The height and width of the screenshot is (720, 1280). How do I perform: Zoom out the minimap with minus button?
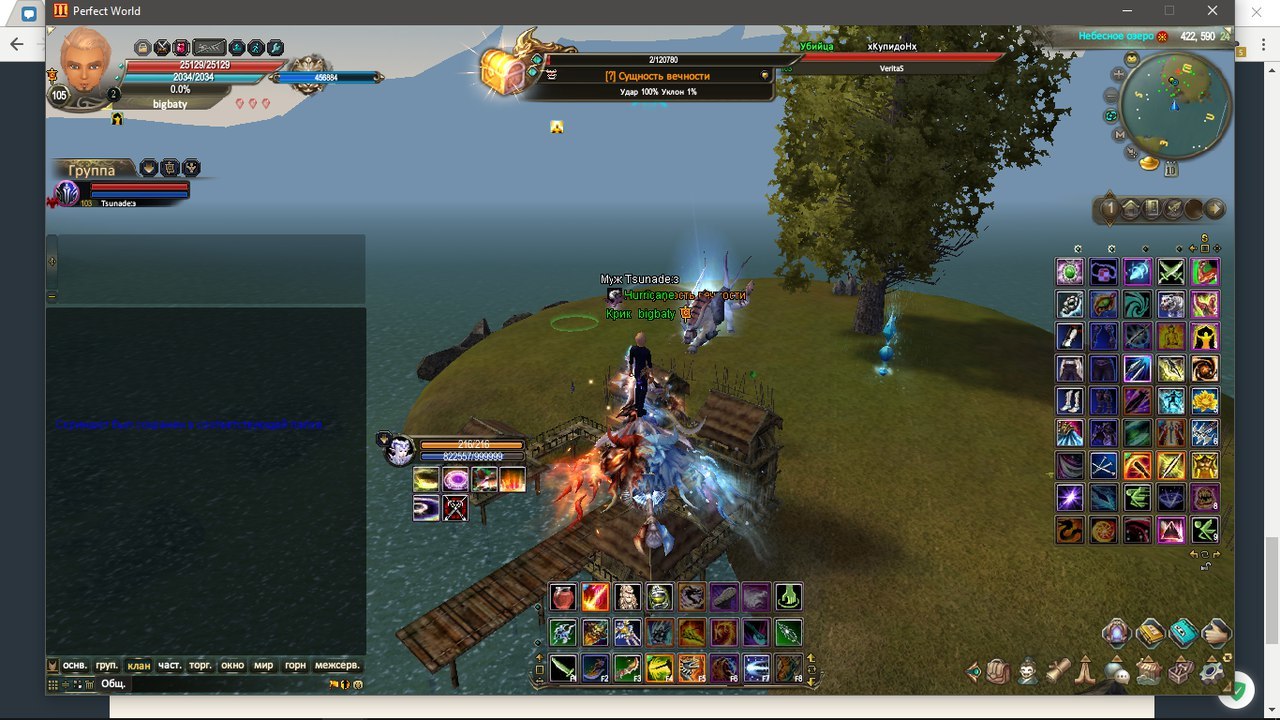tap(1111, 96)
